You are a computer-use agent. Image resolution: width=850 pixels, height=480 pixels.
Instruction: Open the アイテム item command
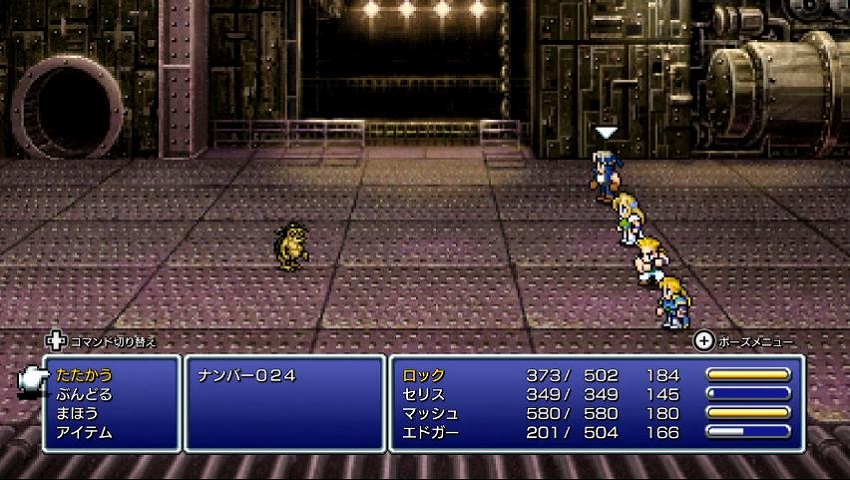[x=84, y=432]
